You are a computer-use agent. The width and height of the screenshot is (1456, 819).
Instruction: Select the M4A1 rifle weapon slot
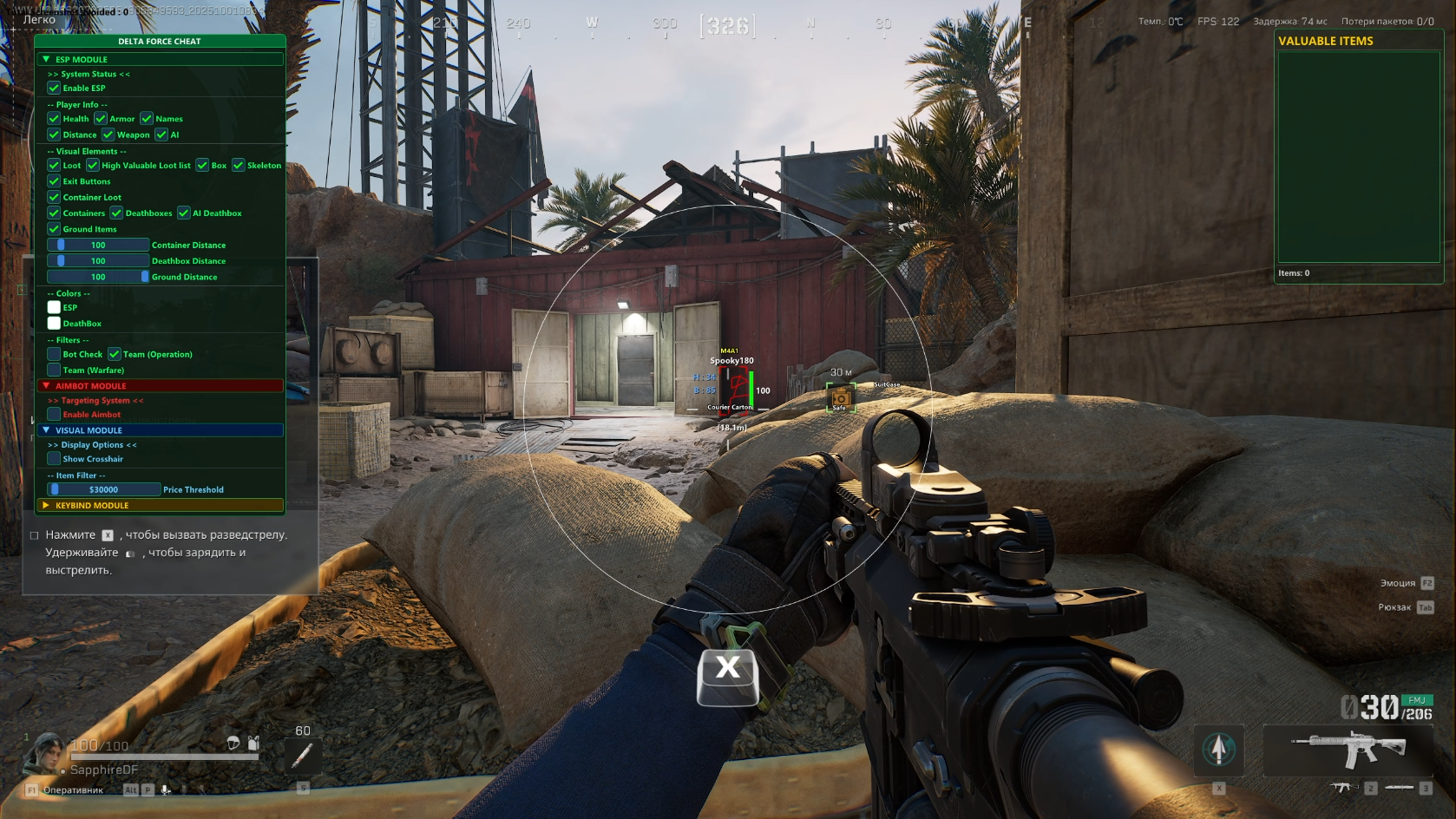1348,749
